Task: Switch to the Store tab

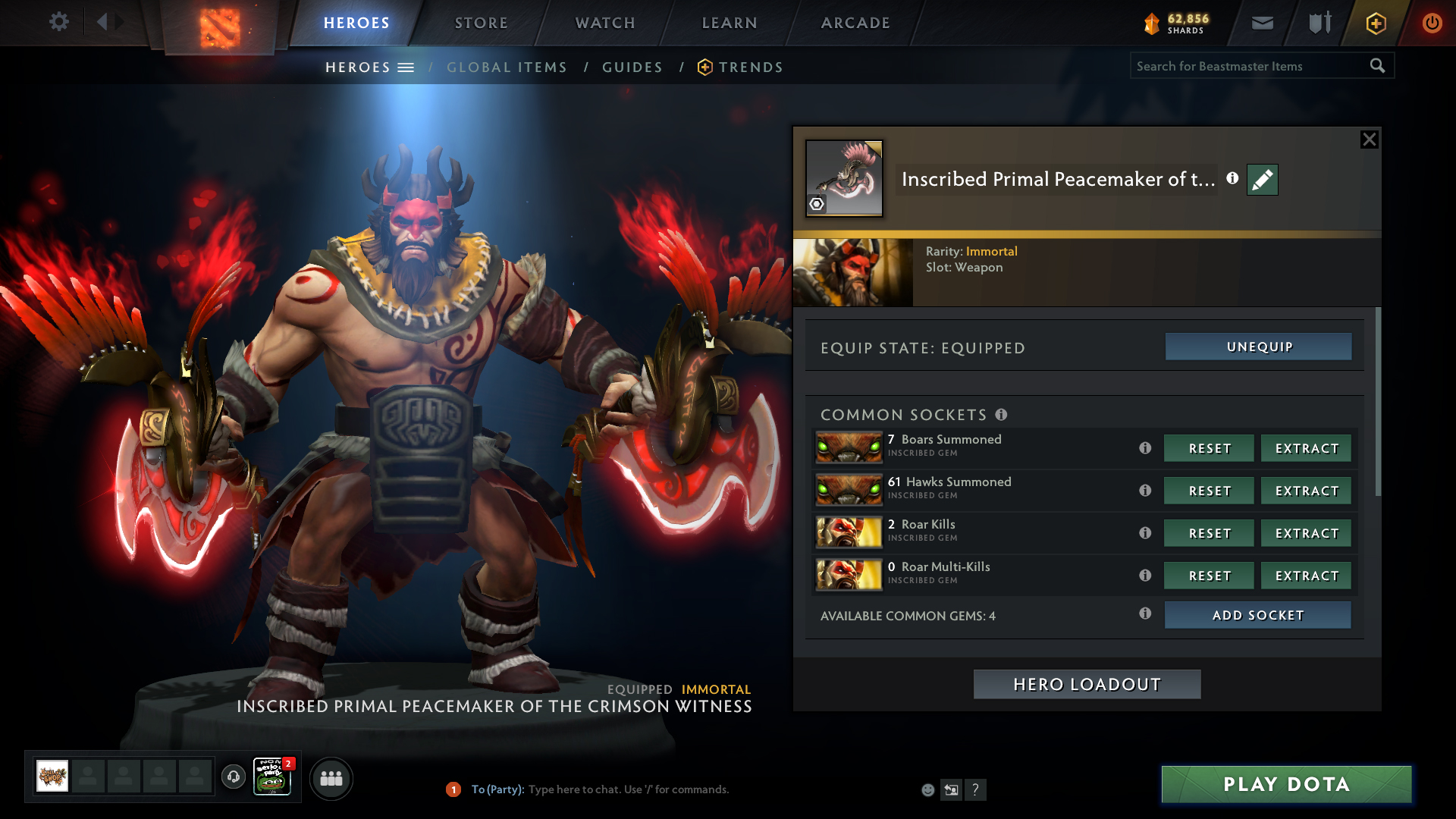Action: [x=482, y=23]
